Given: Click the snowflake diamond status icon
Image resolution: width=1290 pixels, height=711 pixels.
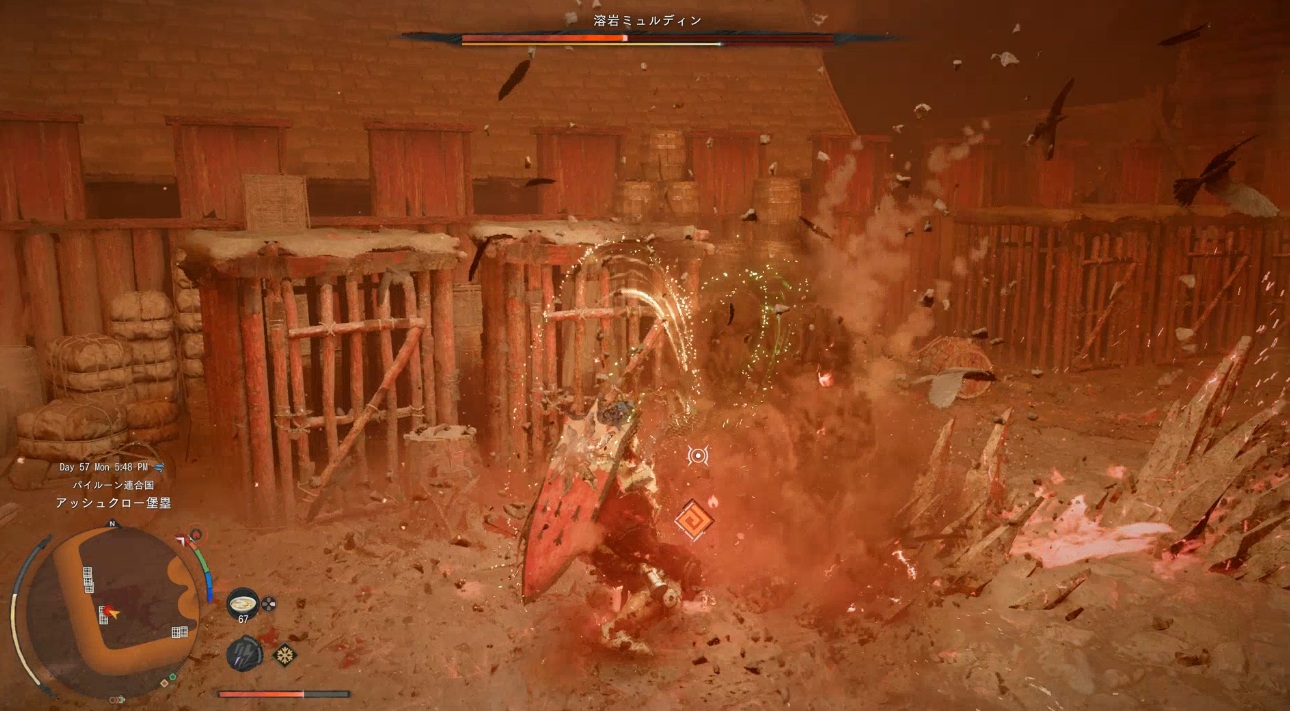Looking at the screenshot, I should (286, 655).
